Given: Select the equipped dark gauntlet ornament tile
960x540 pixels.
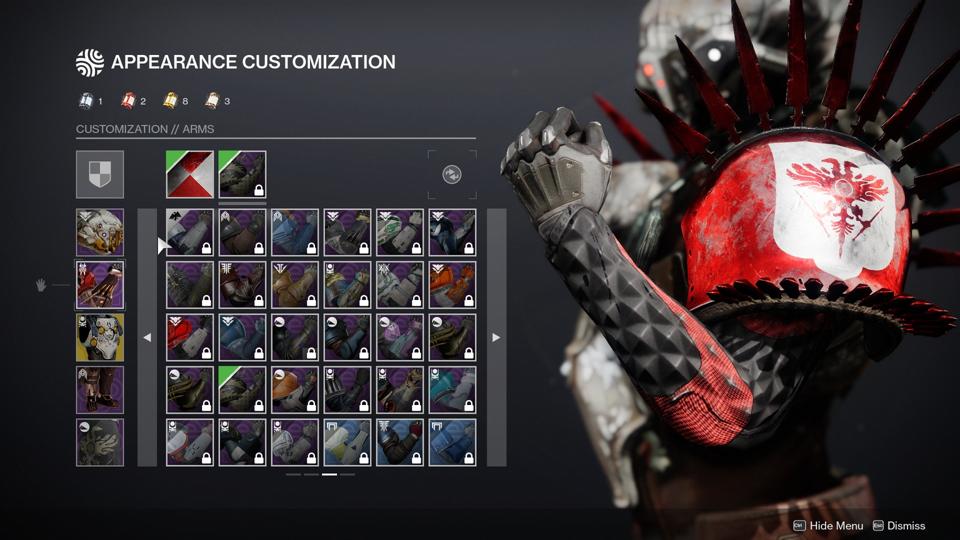Looking at the screenshot, I should pyautogui.click(x=242, y=174).
